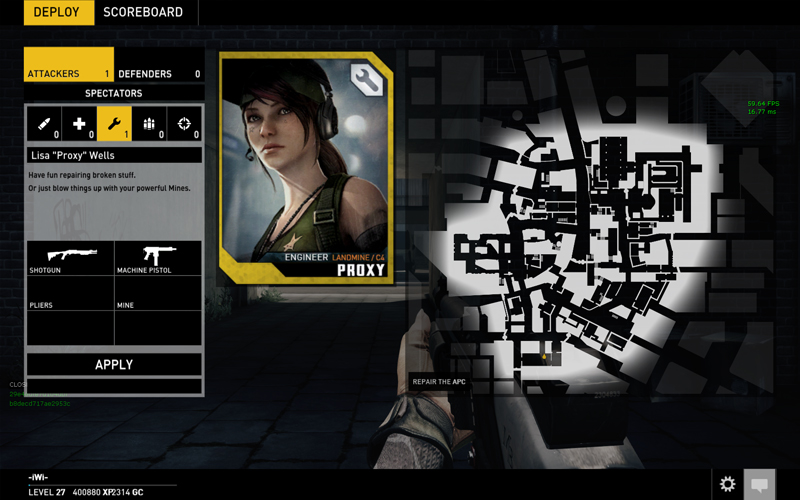Select the Machine Pistol weapon slot
This screenshot has height=500, width=800.
point(158,258)
